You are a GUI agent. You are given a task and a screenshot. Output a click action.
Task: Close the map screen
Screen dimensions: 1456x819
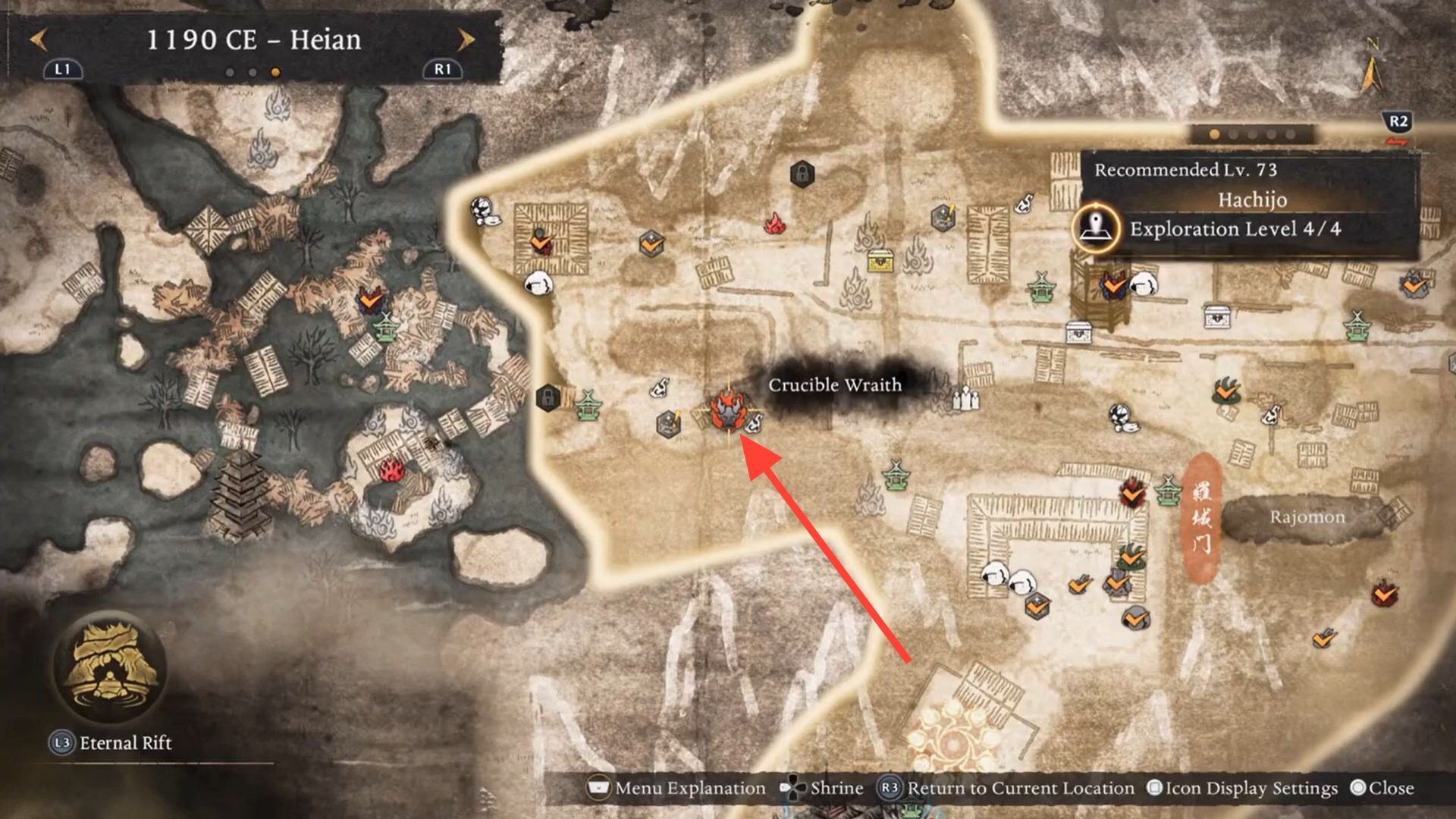[x=1382, y=789]
